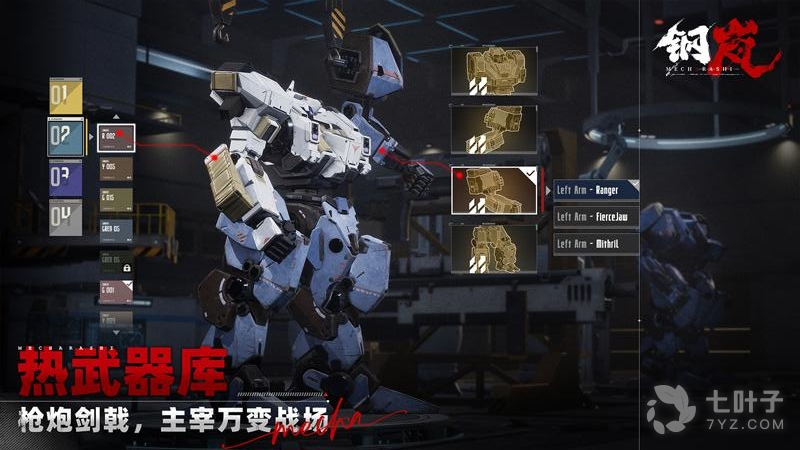Choose the checked left arm part thumbnail

point(493,190)
